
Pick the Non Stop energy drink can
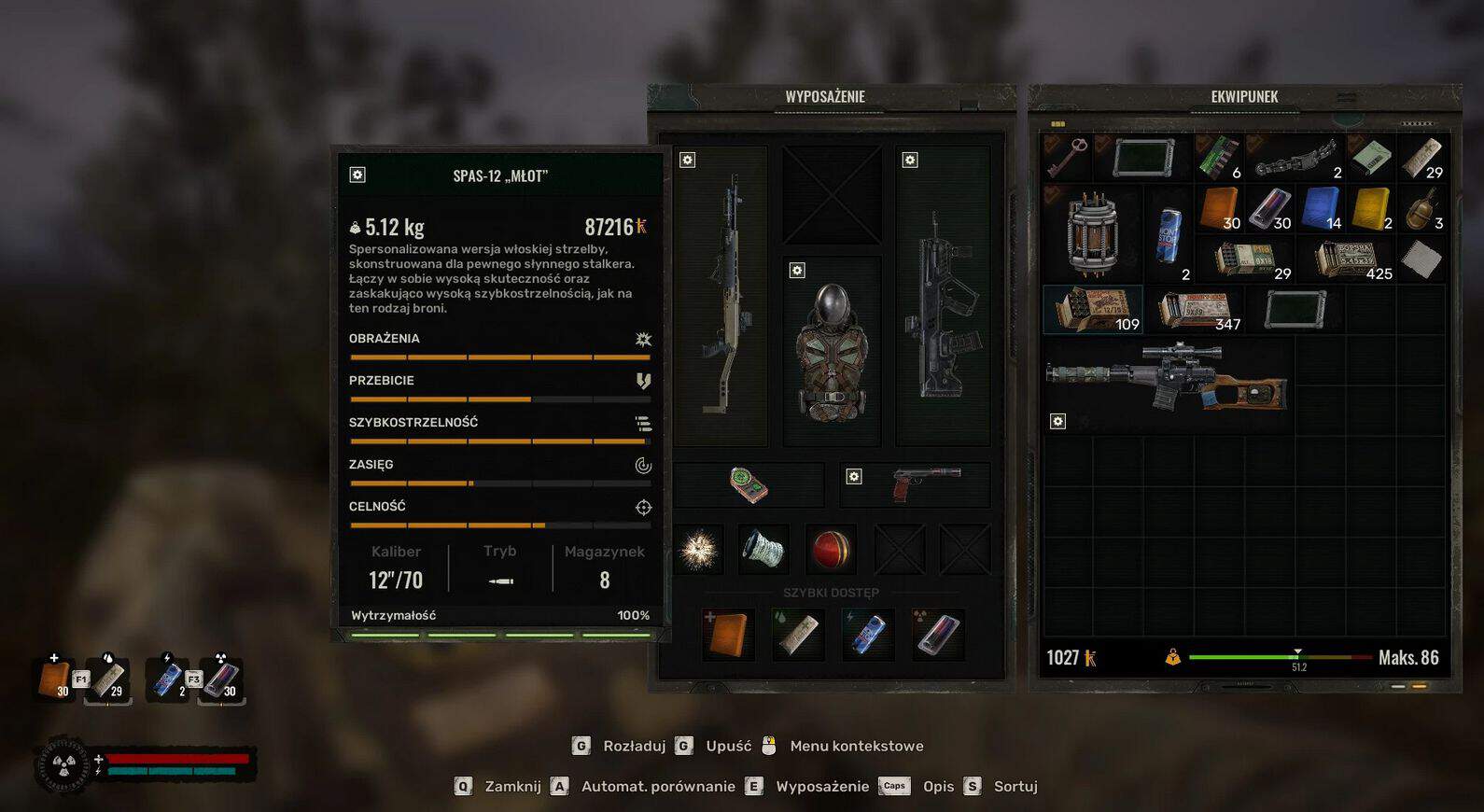(x=1169, y=234)
